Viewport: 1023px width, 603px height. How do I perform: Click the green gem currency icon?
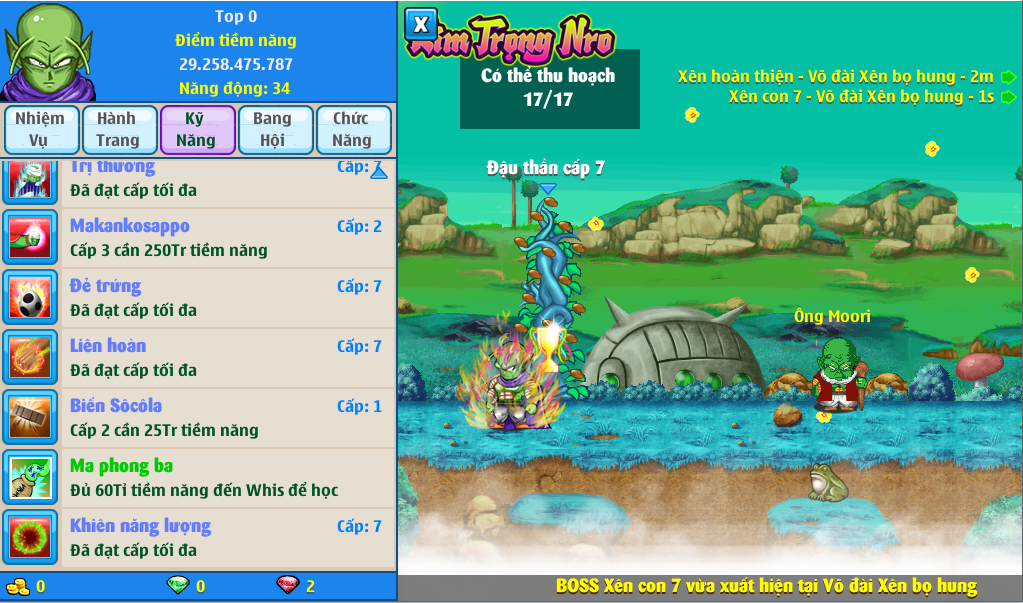tap(177, 586)
